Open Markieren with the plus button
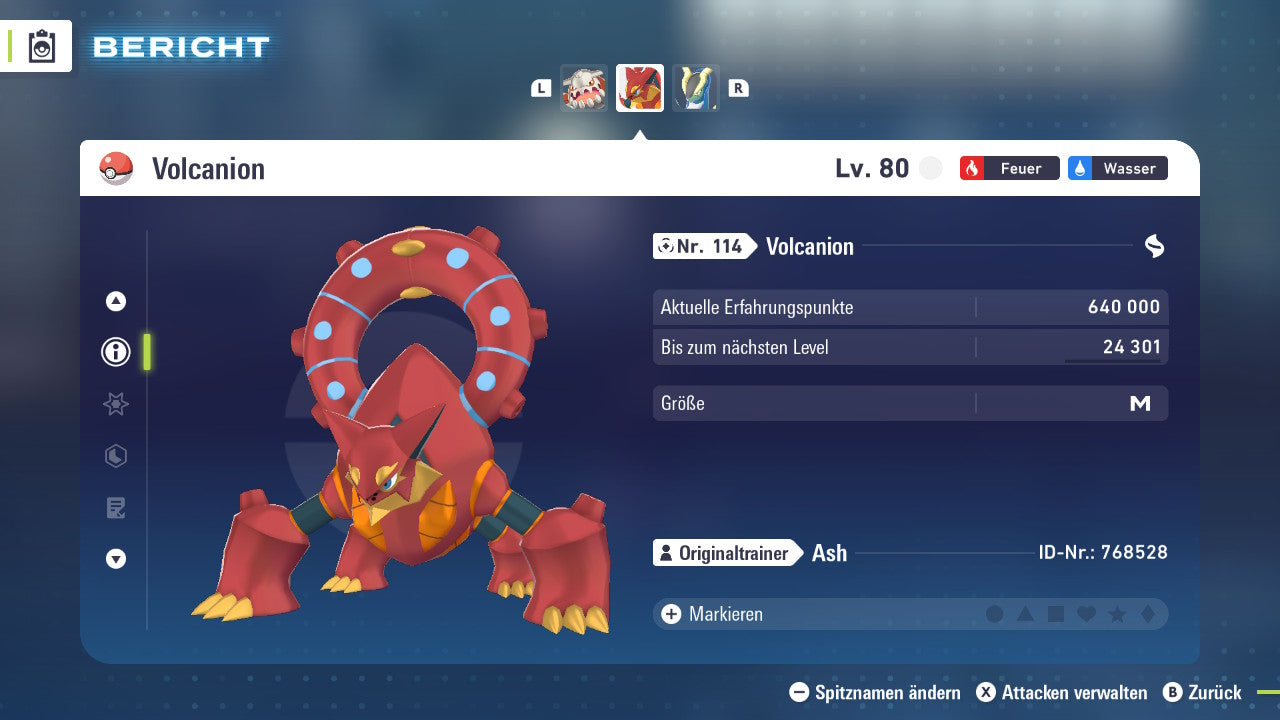The image size is (1280, 720). pyautogui.click(x=669, y=613)
